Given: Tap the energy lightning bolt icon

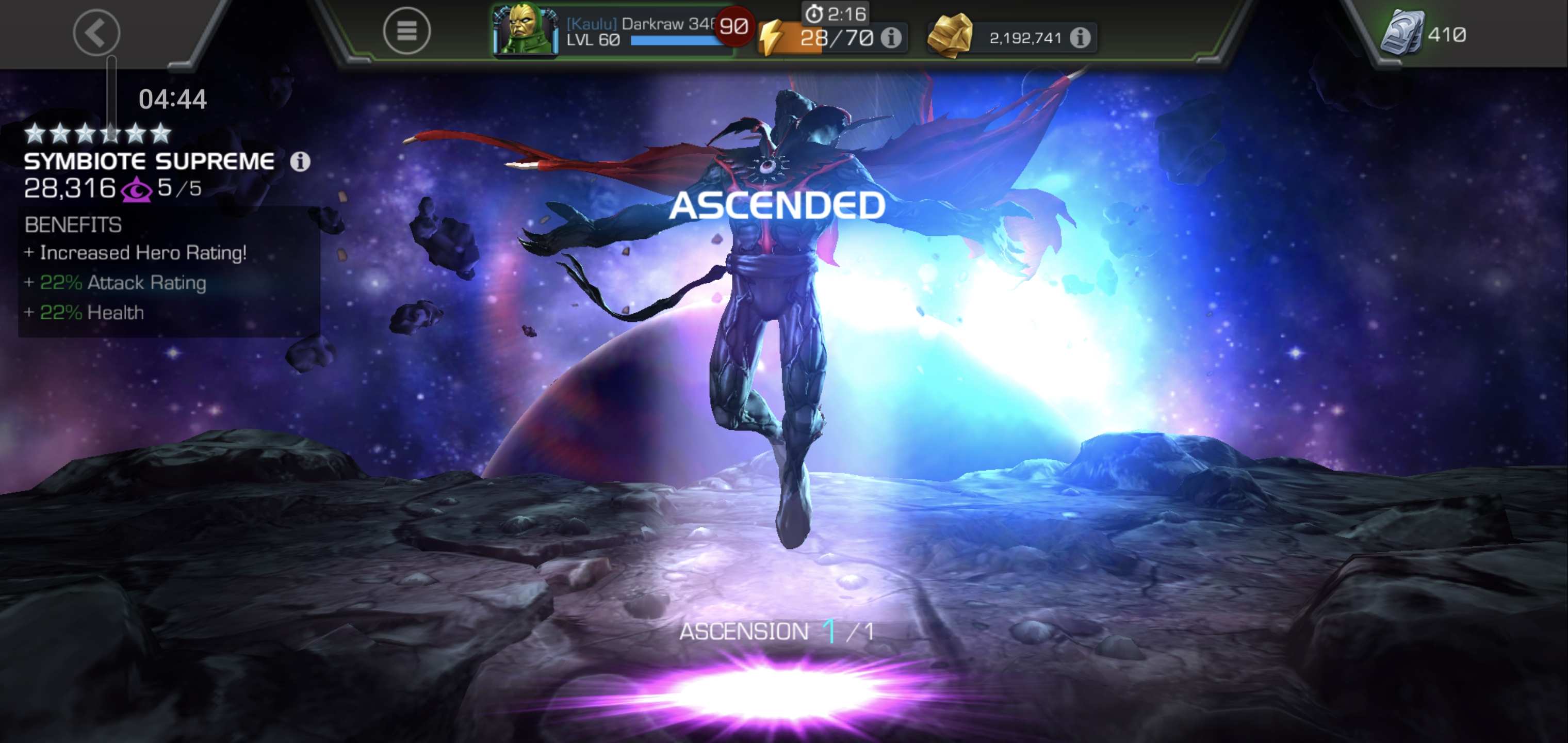Looking at the screenshot, I should coord(772,37).
